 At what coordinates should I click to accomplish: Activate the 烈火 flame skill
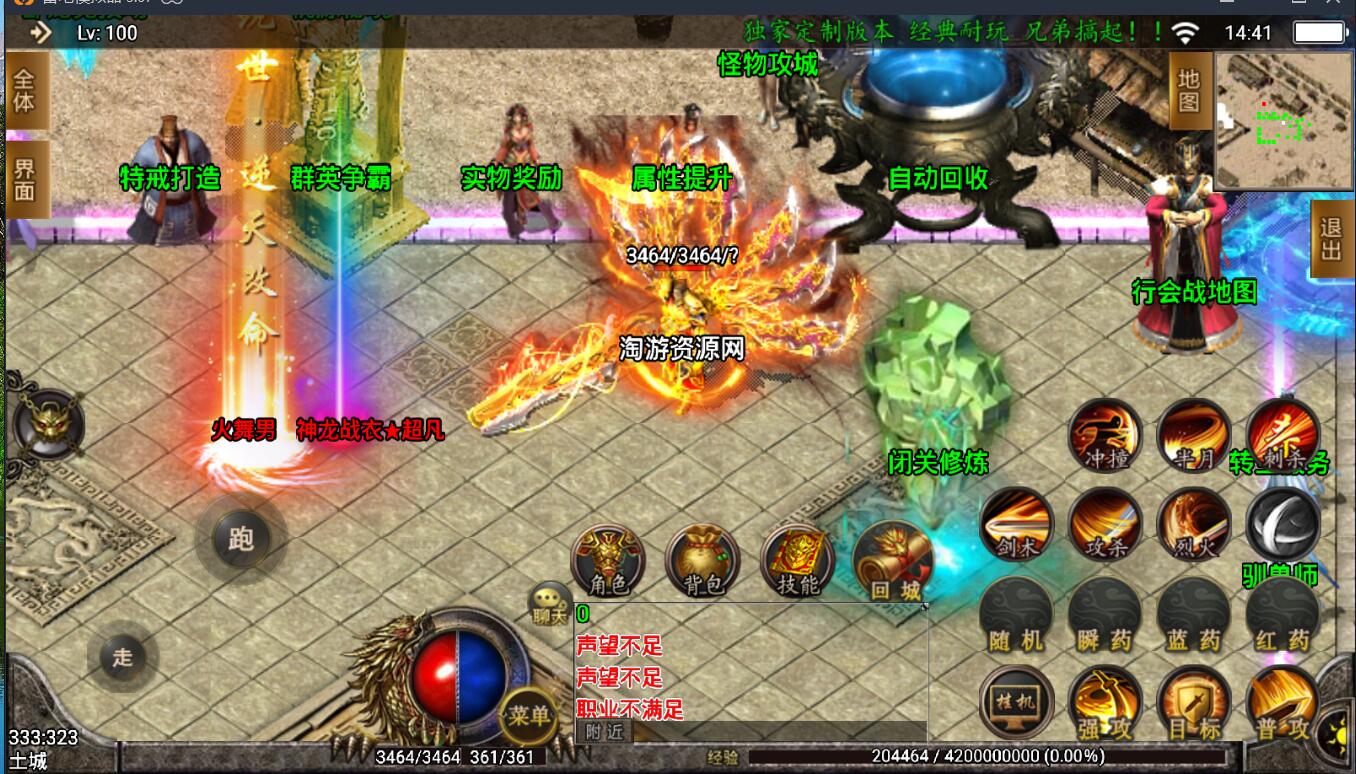[x=1194, y=524]
